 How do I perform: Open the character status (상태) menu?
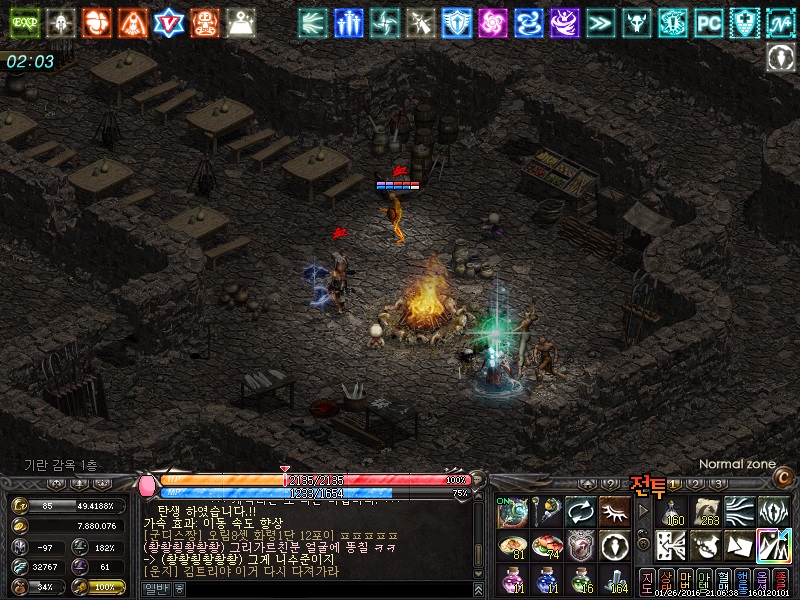click(665, 581)
